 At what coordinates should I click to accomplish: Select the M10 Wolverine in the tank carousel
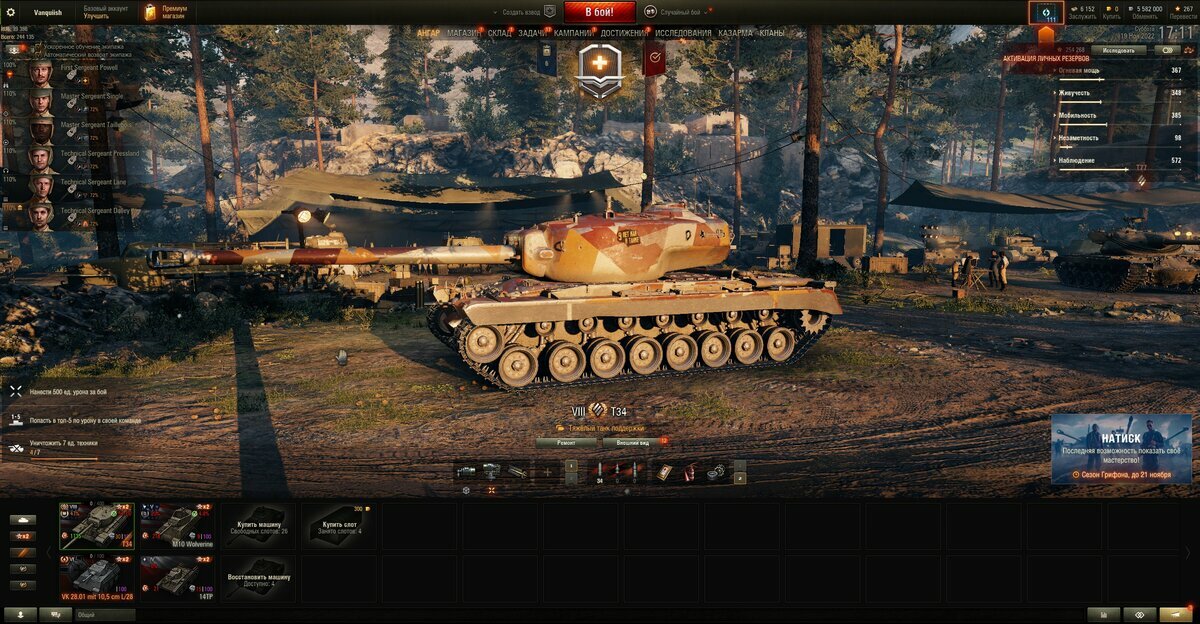tap(177, 526)
